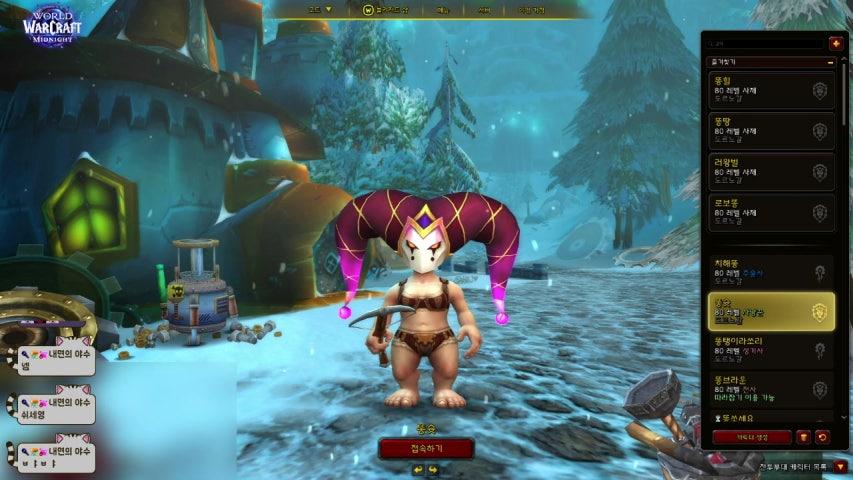
Task: Open the dropdown at the top bar's left
Action: (x=320, y=9)
